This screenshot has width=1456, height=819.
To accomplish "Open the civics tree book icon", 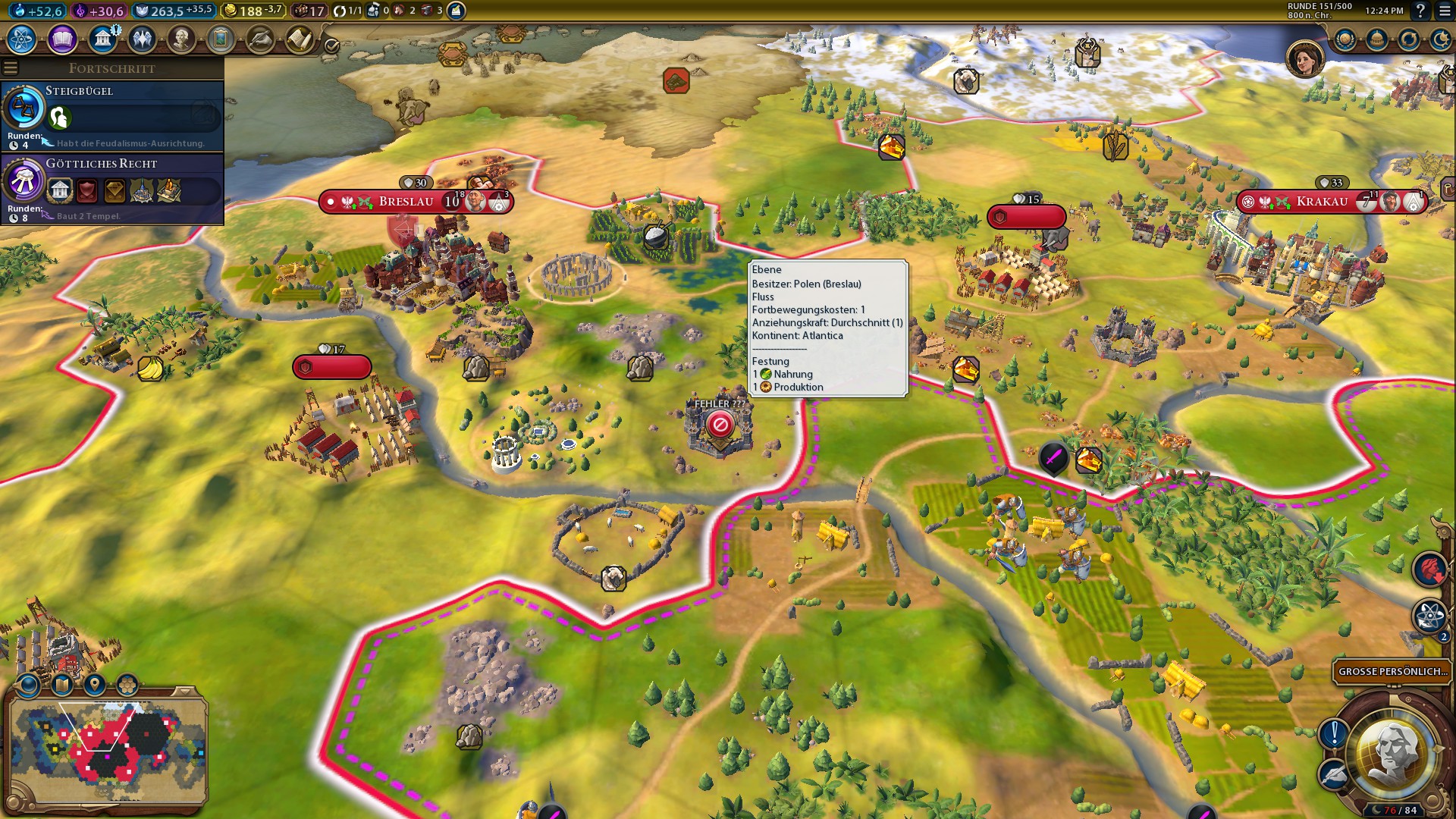I will [62, 39].
